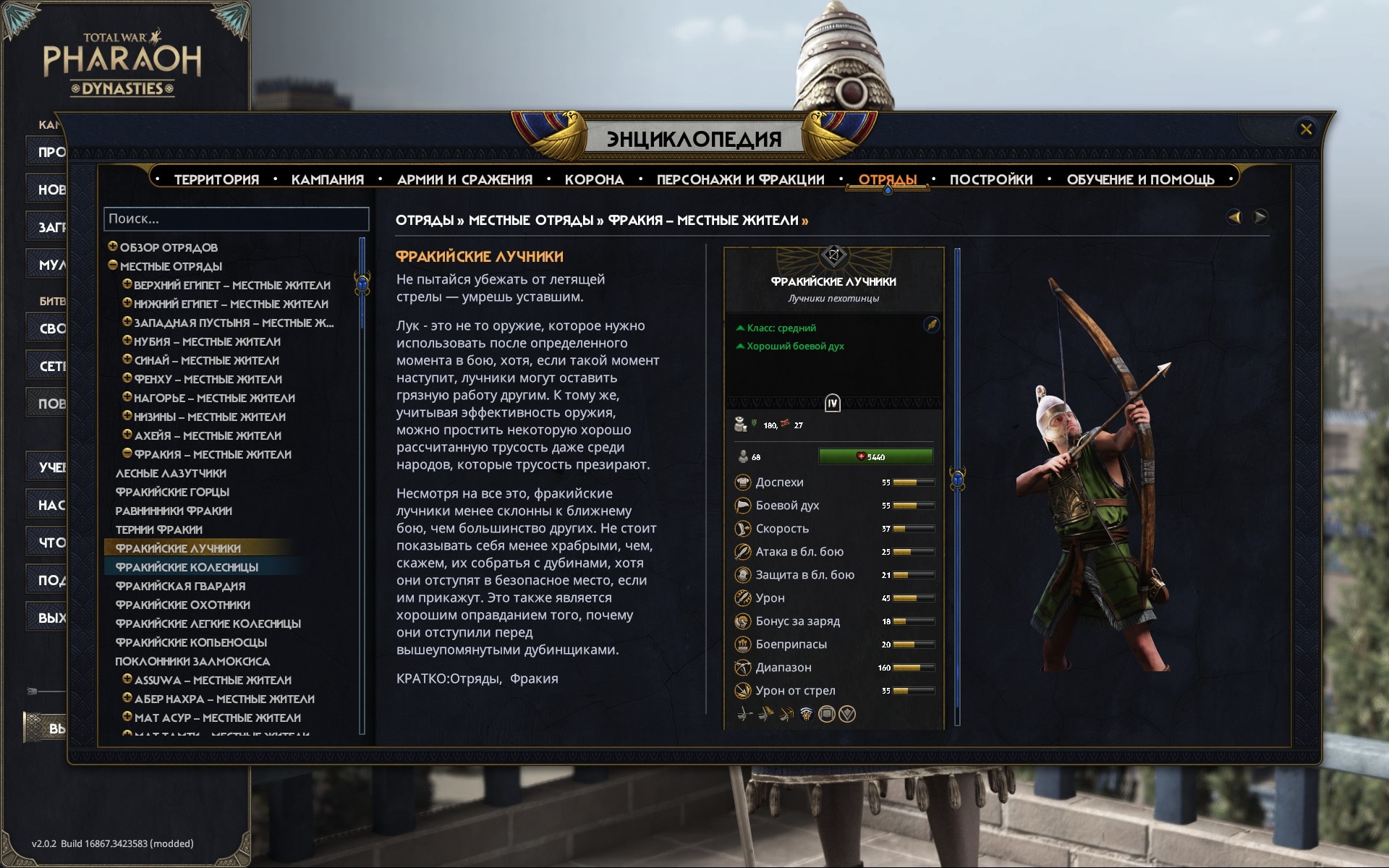Expand Нубия – местные жители
The height and width of the screenshot is (868, 1389).
point(127,341)
